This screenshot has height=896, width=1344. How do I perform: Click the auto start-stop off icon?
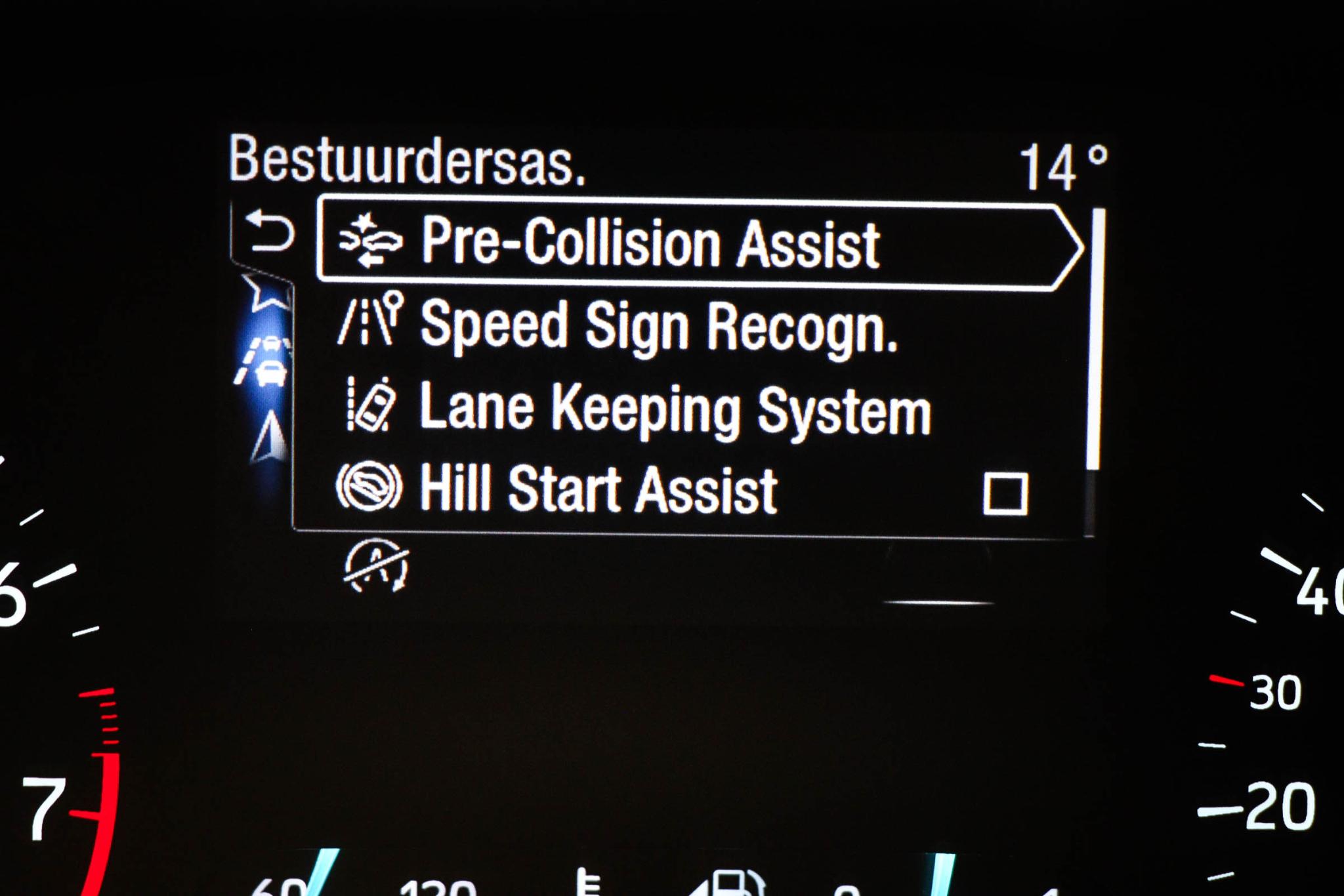click(x=377, y=565)
